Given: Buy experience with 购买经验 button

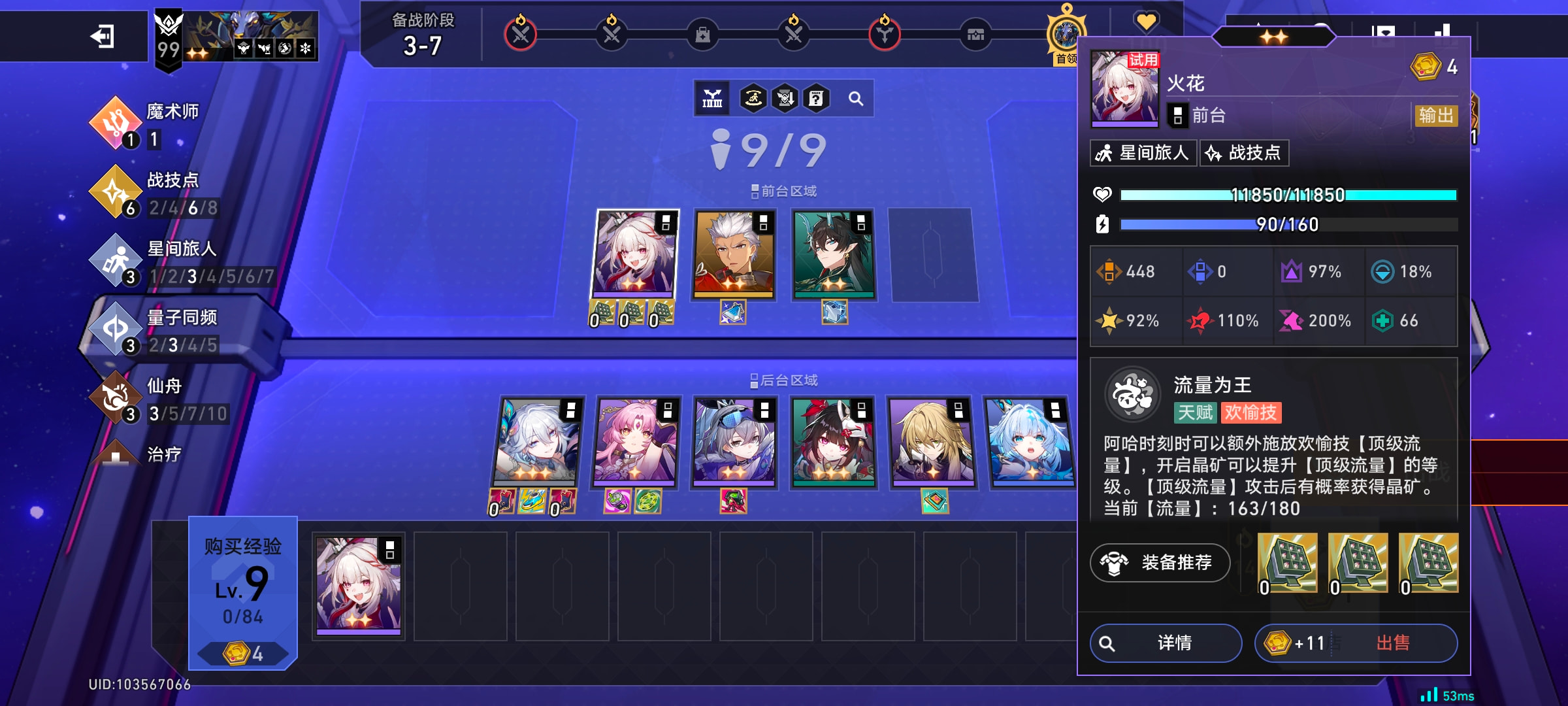Looking at the screenshot, I should (243, 592).
